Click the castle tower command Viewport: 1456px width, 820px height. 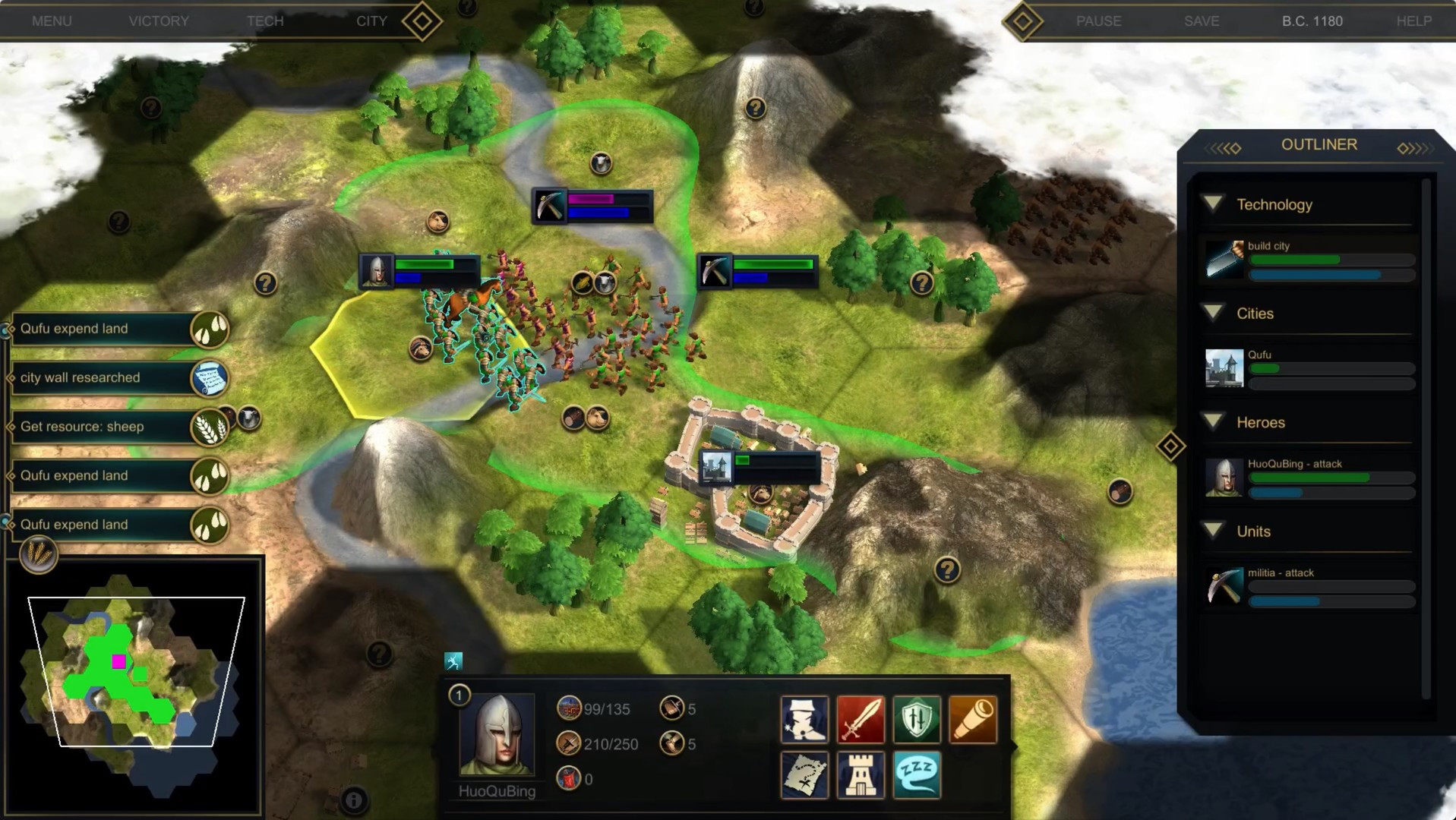point(861,774)
